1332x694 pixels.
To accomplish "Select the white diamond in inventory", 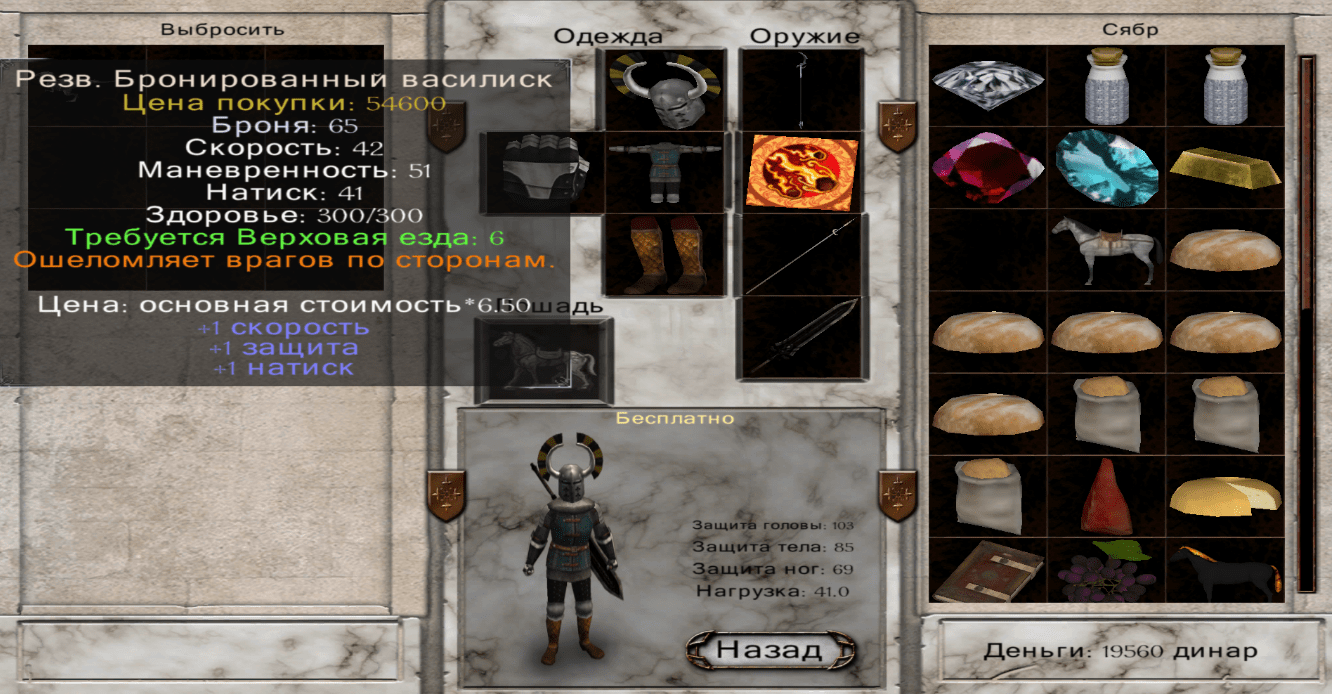I will [x=988, y=86].
